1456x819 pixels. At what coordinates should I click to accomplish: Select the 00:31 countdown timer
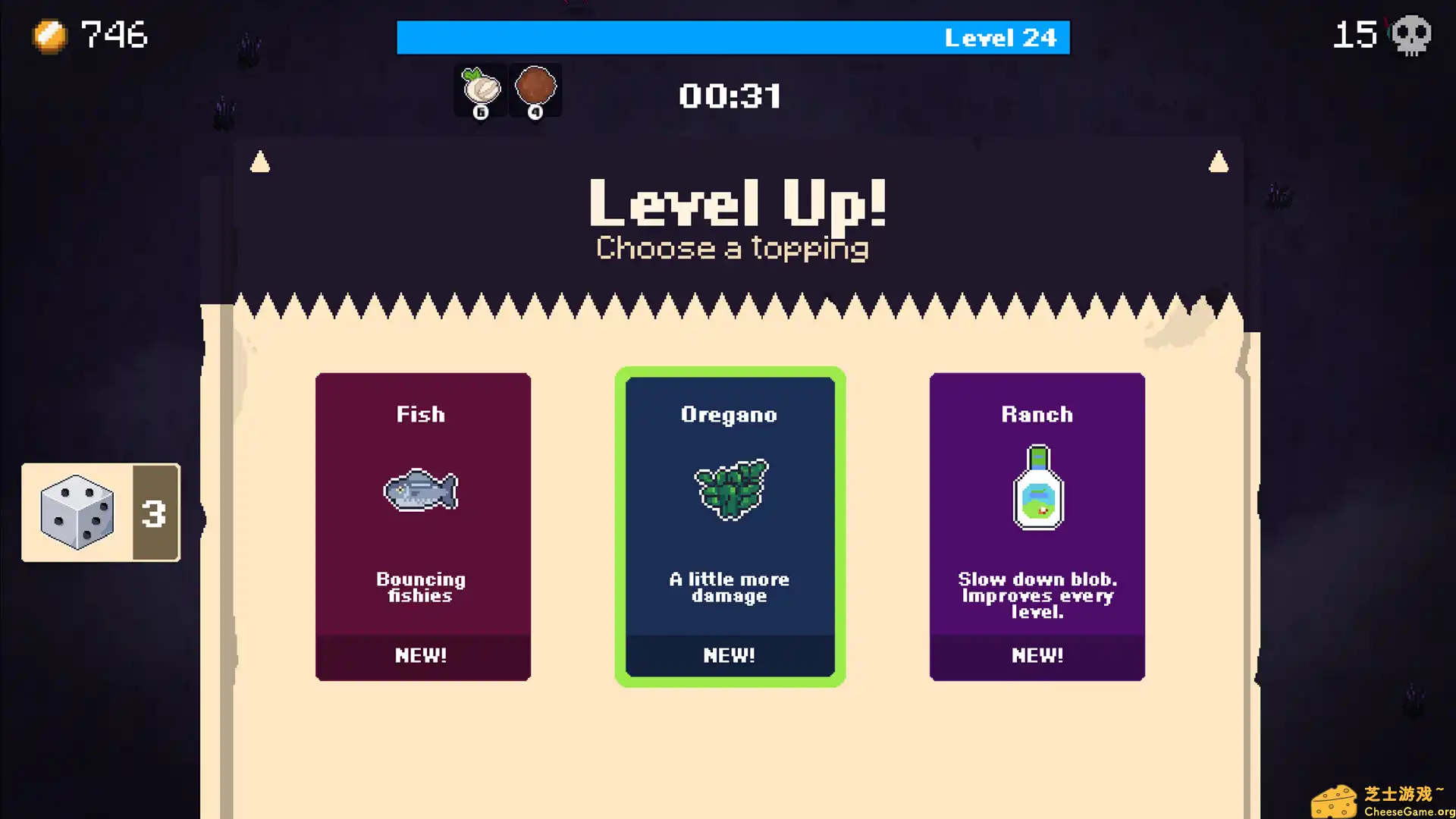coord(730,95)
